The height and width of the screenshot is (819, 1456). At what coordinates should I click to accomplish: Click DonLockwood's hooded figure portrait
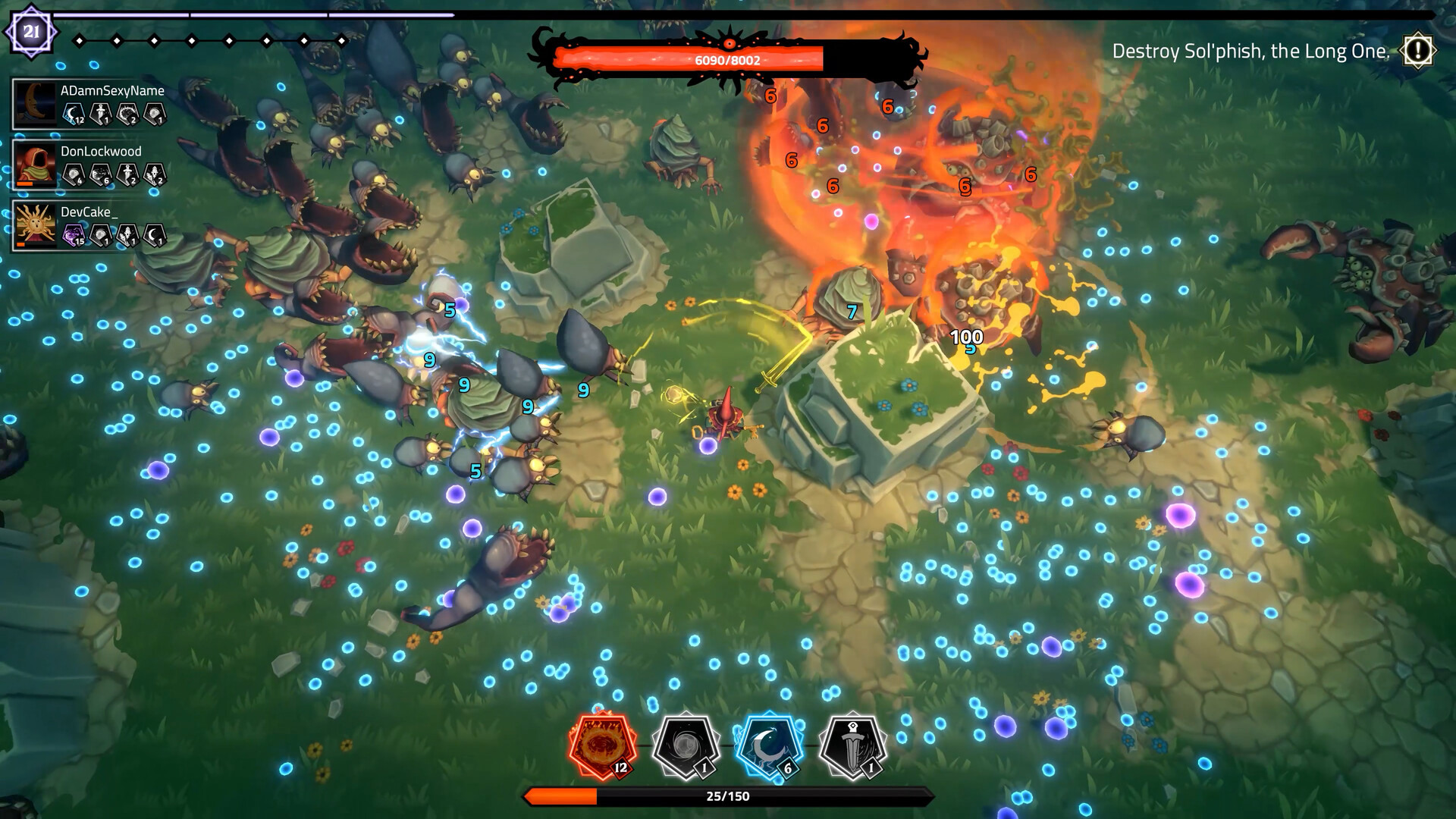36,163
